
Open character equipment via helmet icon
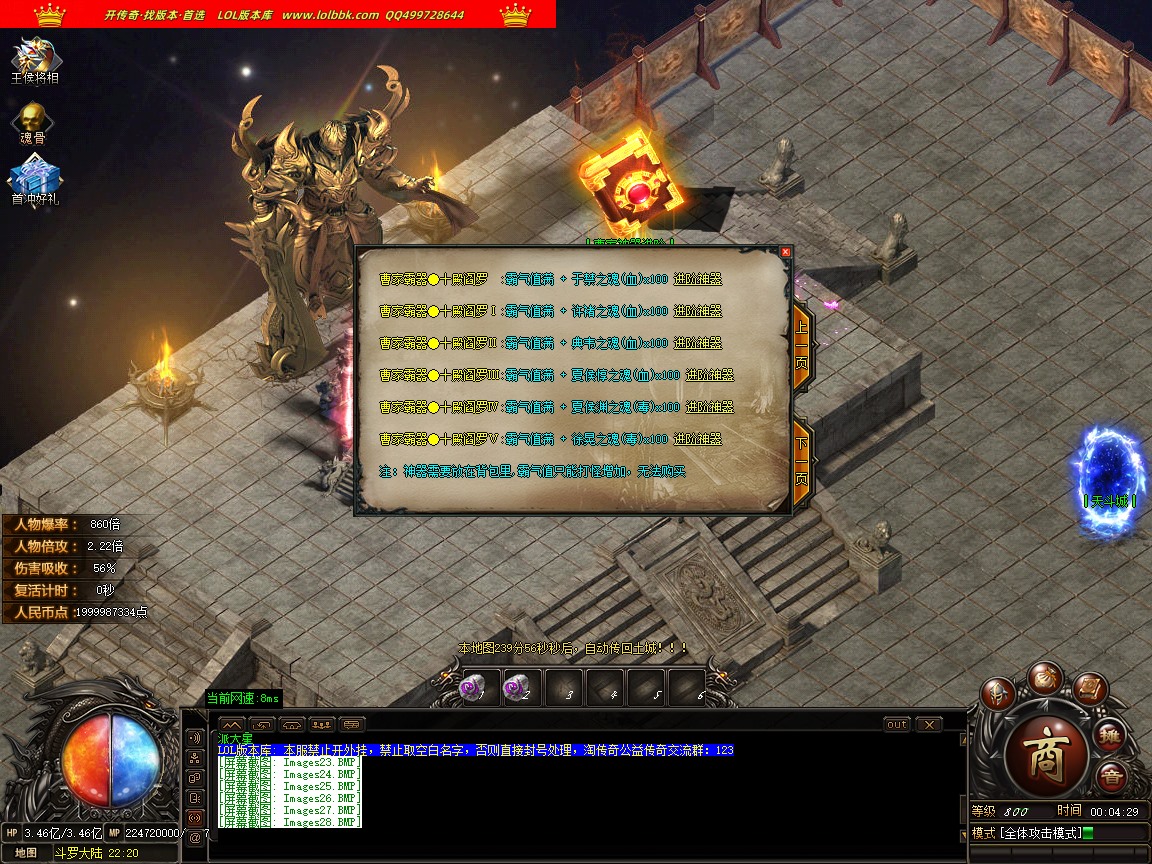(x=997, y=693)
